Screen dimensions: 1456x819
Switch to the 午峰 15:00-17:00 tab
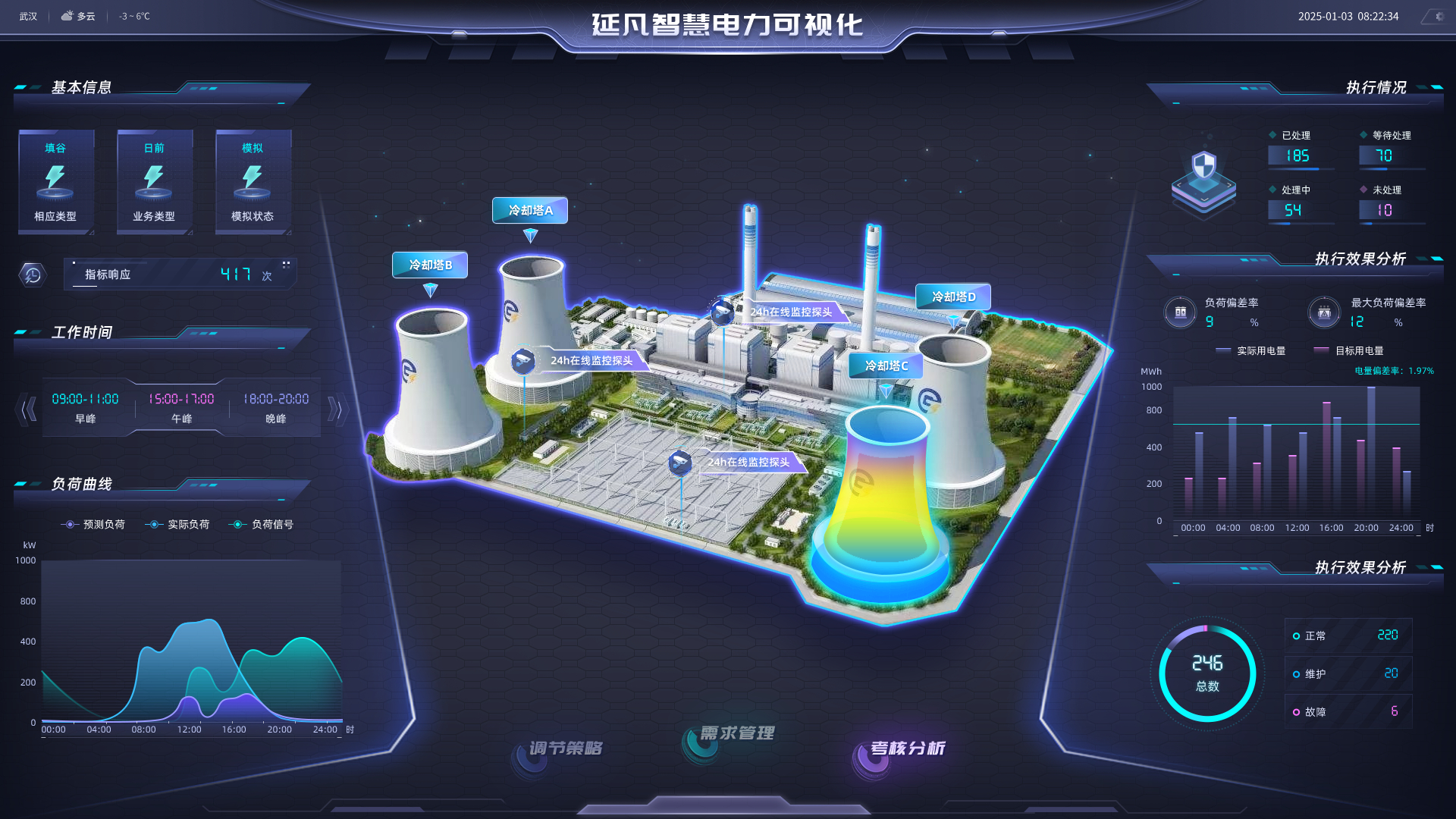(183, 407)
